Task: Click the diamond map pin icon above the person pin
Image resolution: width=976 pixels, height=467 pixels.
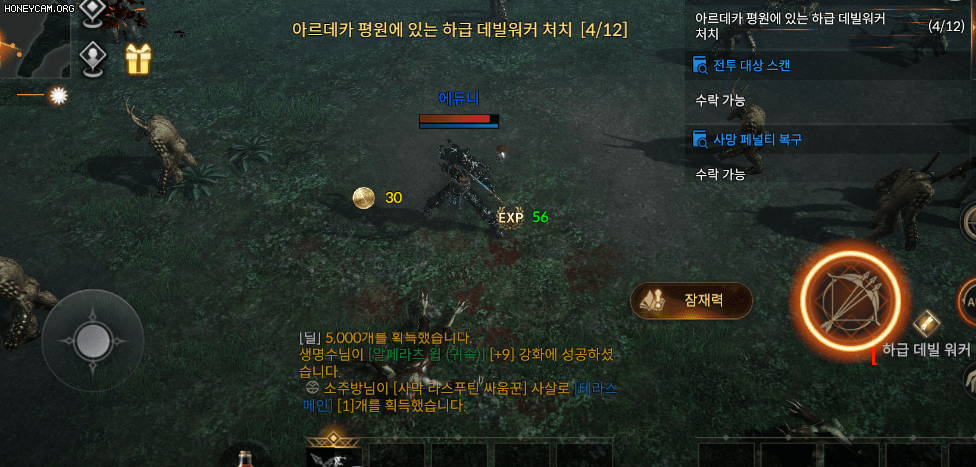Action: click(93, 11)
